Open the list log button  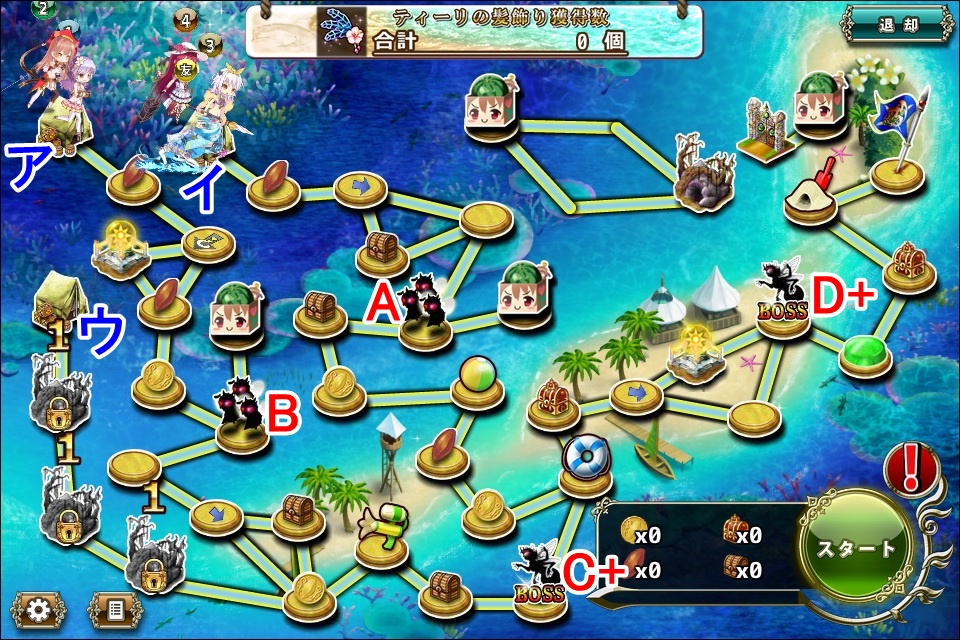(x=115, y=609)
